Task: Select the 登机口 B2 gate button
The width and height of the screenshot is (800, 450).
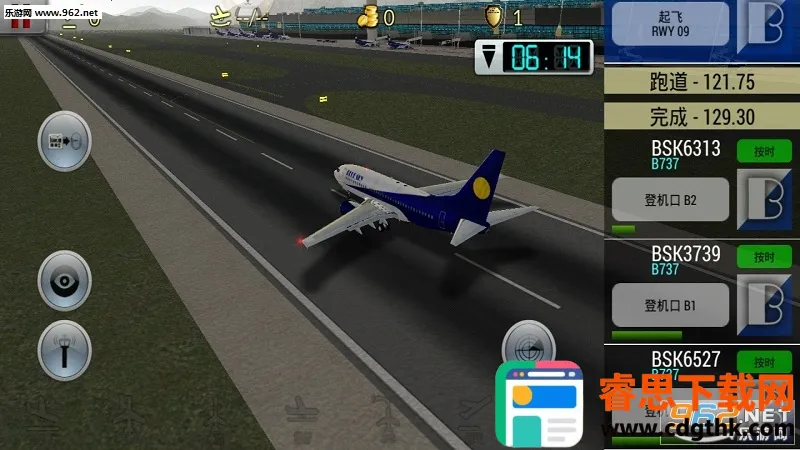Action: click(670, 200)
